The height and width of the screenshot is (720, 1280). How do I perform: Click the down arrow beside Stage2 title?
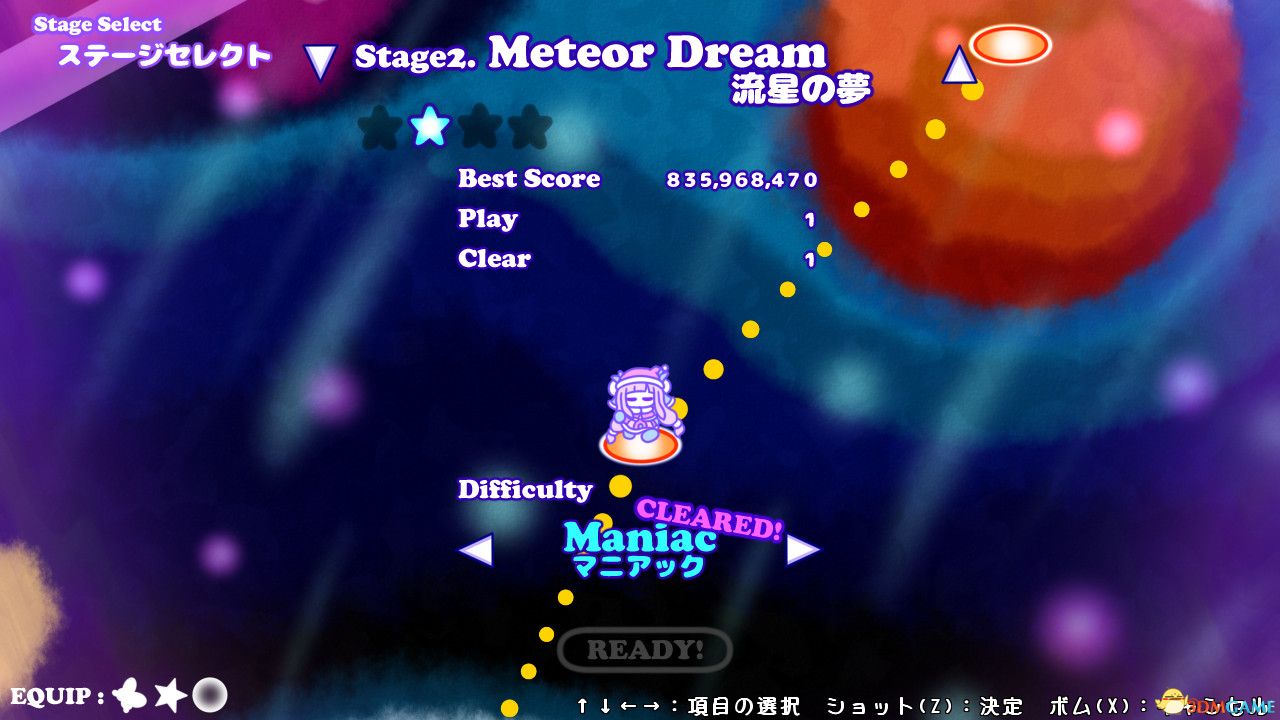pyautogui.click(x=318, y=62)
